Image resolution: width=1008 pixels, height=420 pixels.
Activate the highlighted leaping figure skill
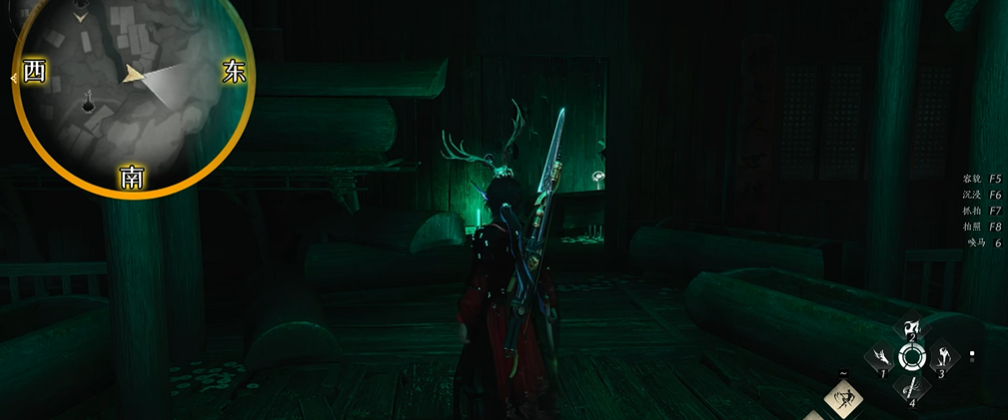click(843, 400)
